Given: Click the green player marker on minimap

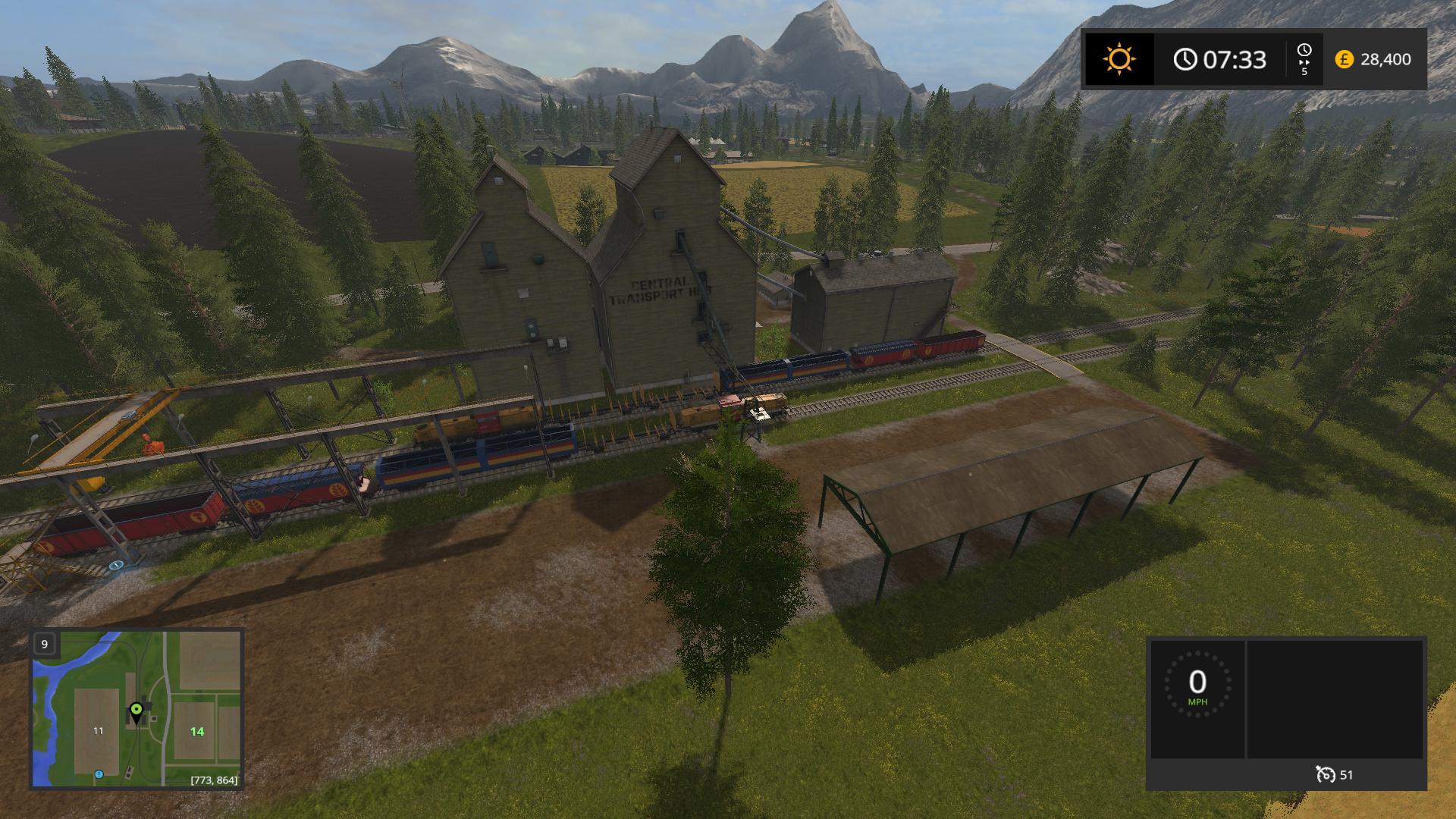Looking at the screenshot, I should 136,711.
